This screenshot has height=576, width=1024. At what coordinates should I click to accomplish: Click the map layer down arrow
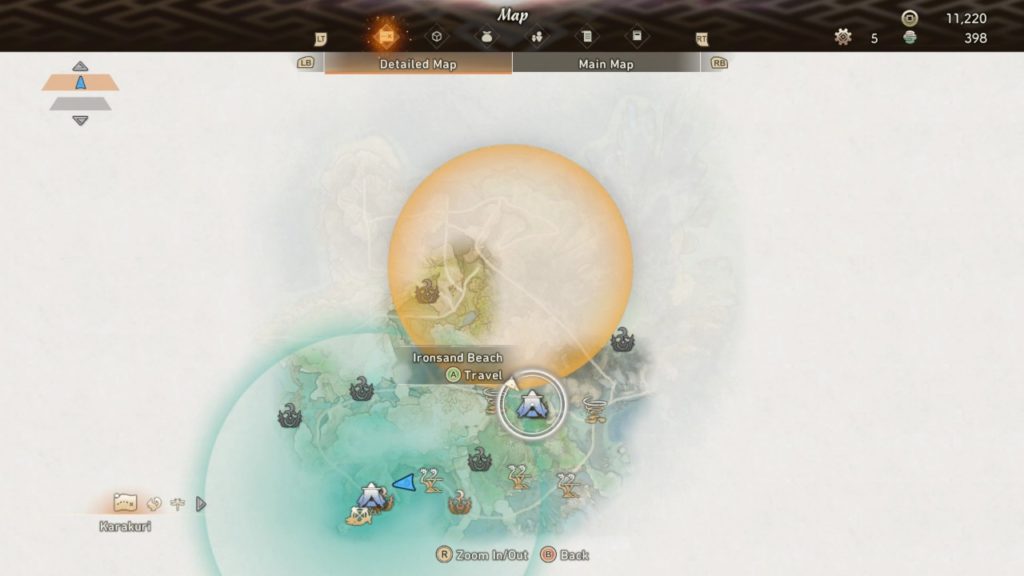coord(80,121)
